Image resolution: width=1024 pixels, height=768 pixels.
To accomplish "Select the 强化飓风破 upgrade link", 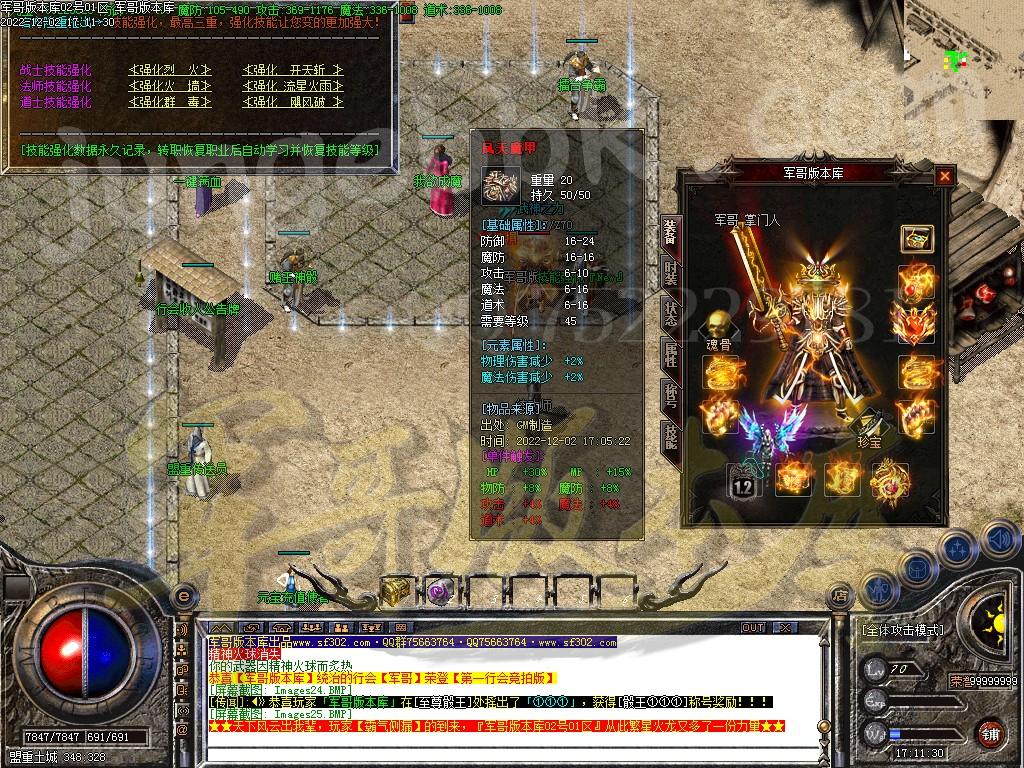I will point(293,102).
